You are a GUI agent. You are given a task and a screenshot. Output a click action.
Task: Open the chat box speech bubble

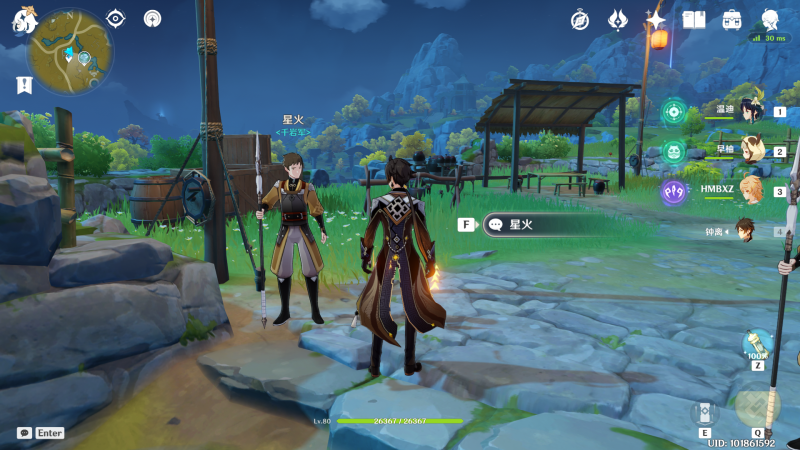pyautogui.click(x=24, y=433)
